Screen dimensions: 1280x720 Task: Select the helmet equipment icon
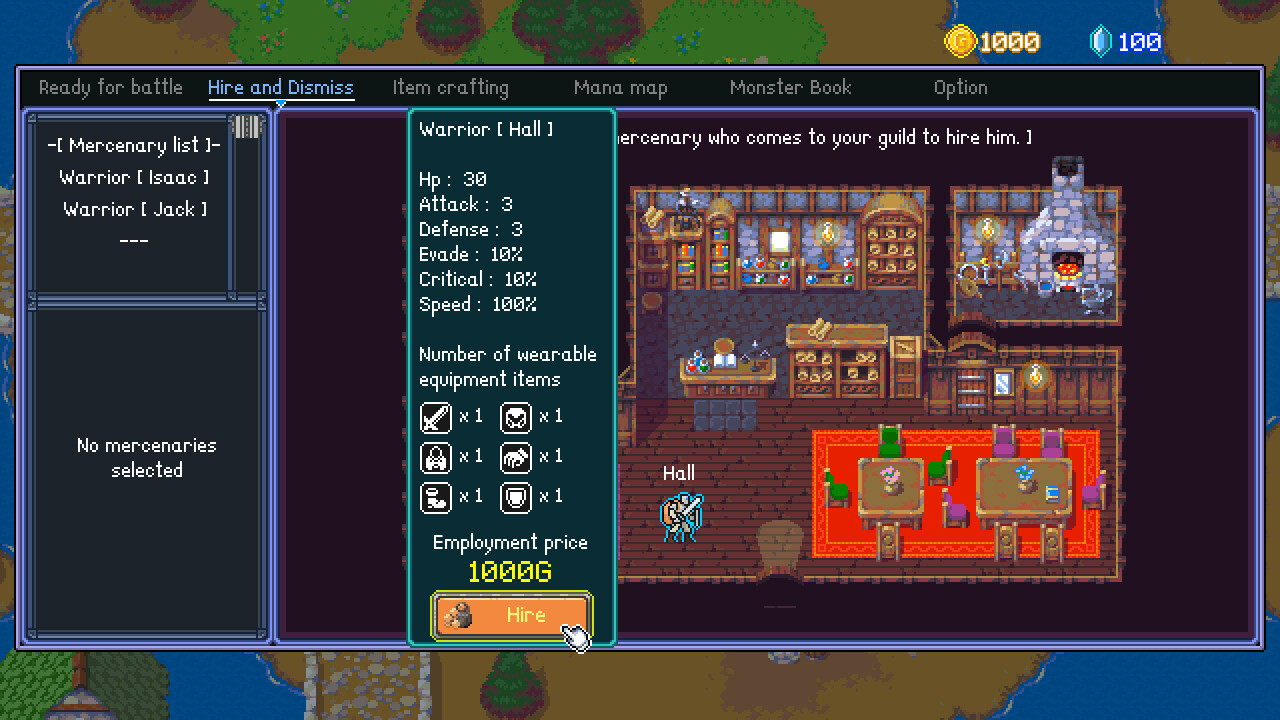click(x=518, y=417)
